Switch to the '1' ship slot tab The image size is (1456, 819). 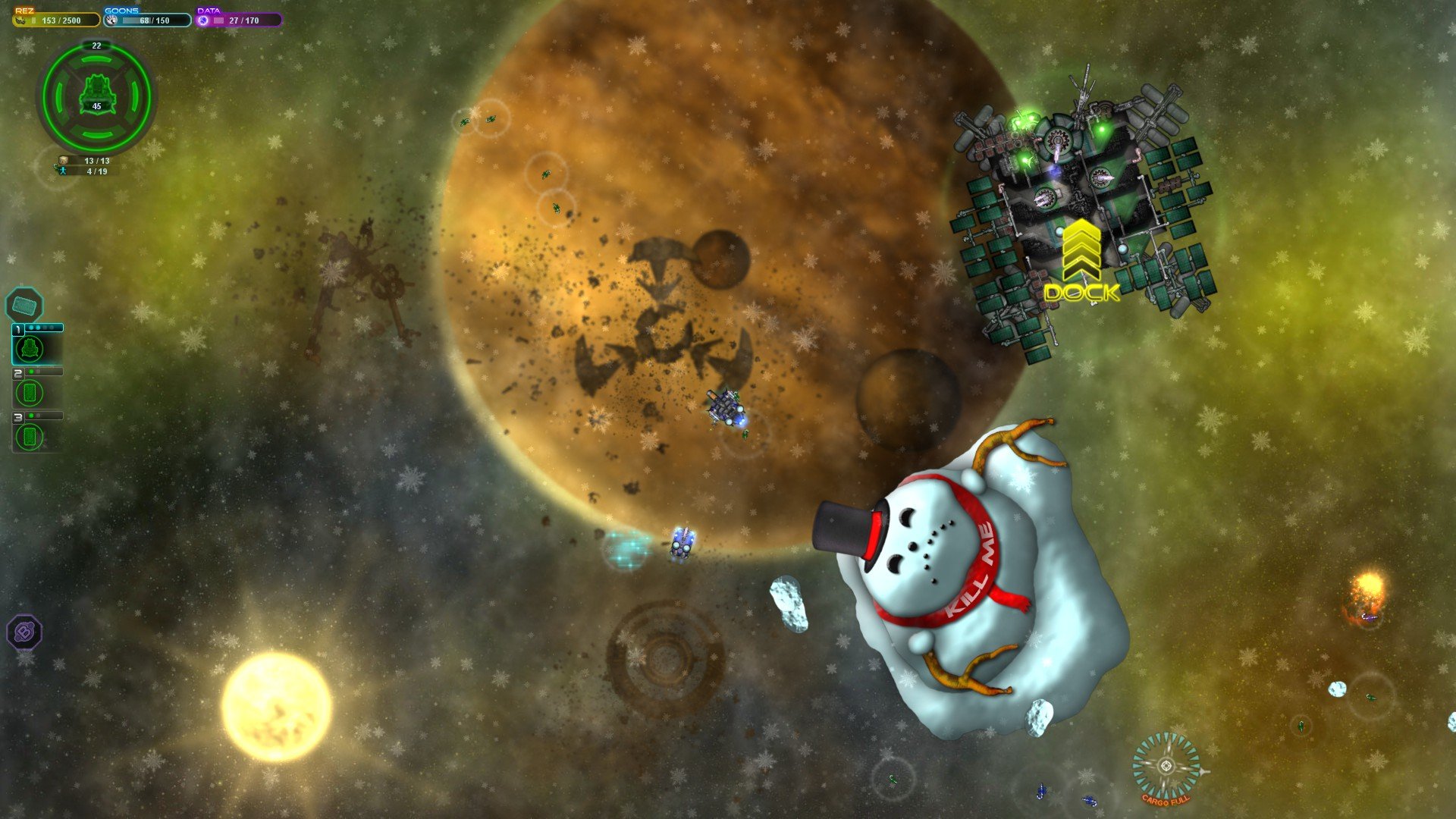point(17,328)
